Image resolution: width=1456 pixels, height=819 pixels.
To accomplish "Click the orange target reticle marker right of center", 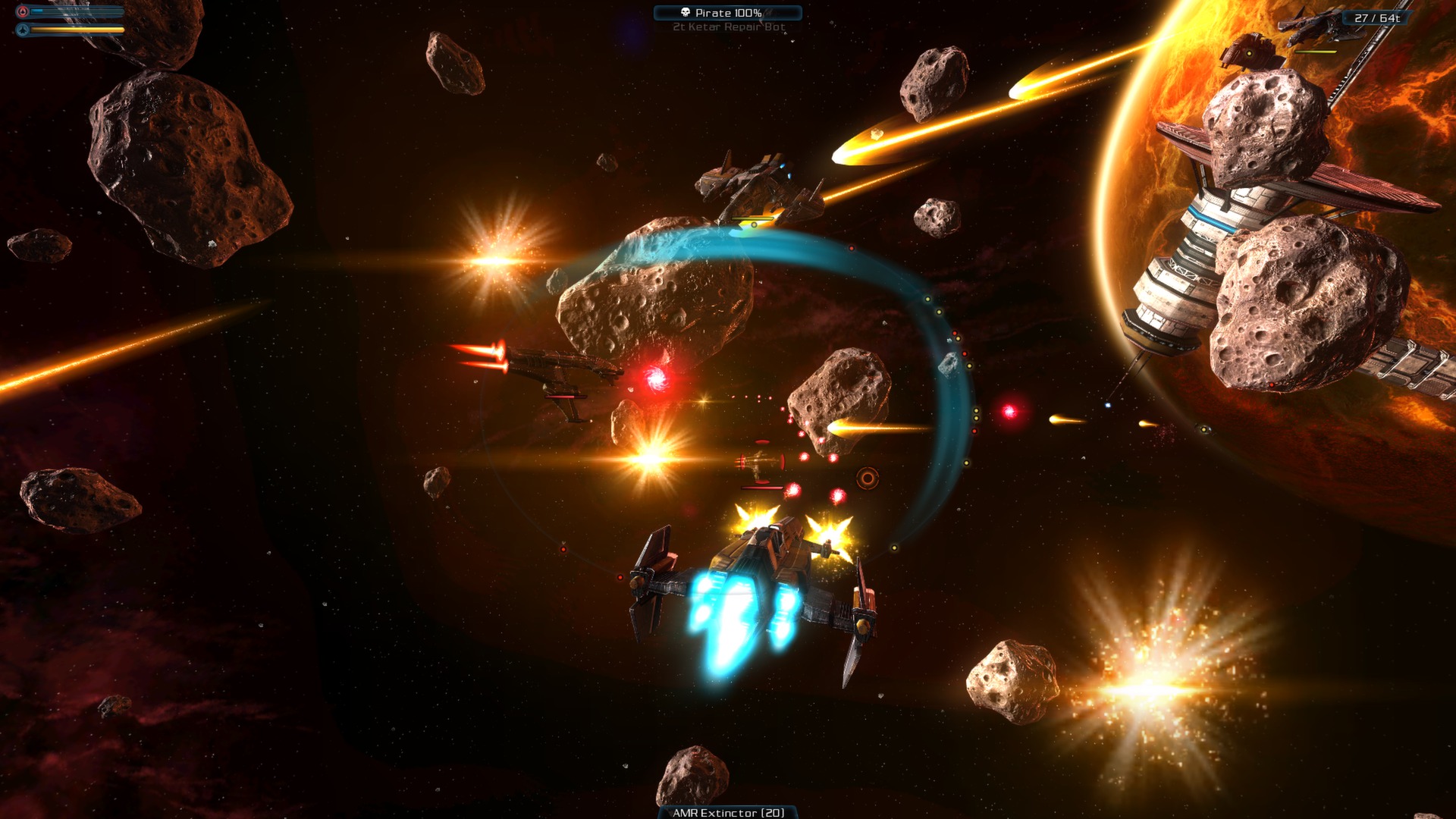I will tap(868, 478).
